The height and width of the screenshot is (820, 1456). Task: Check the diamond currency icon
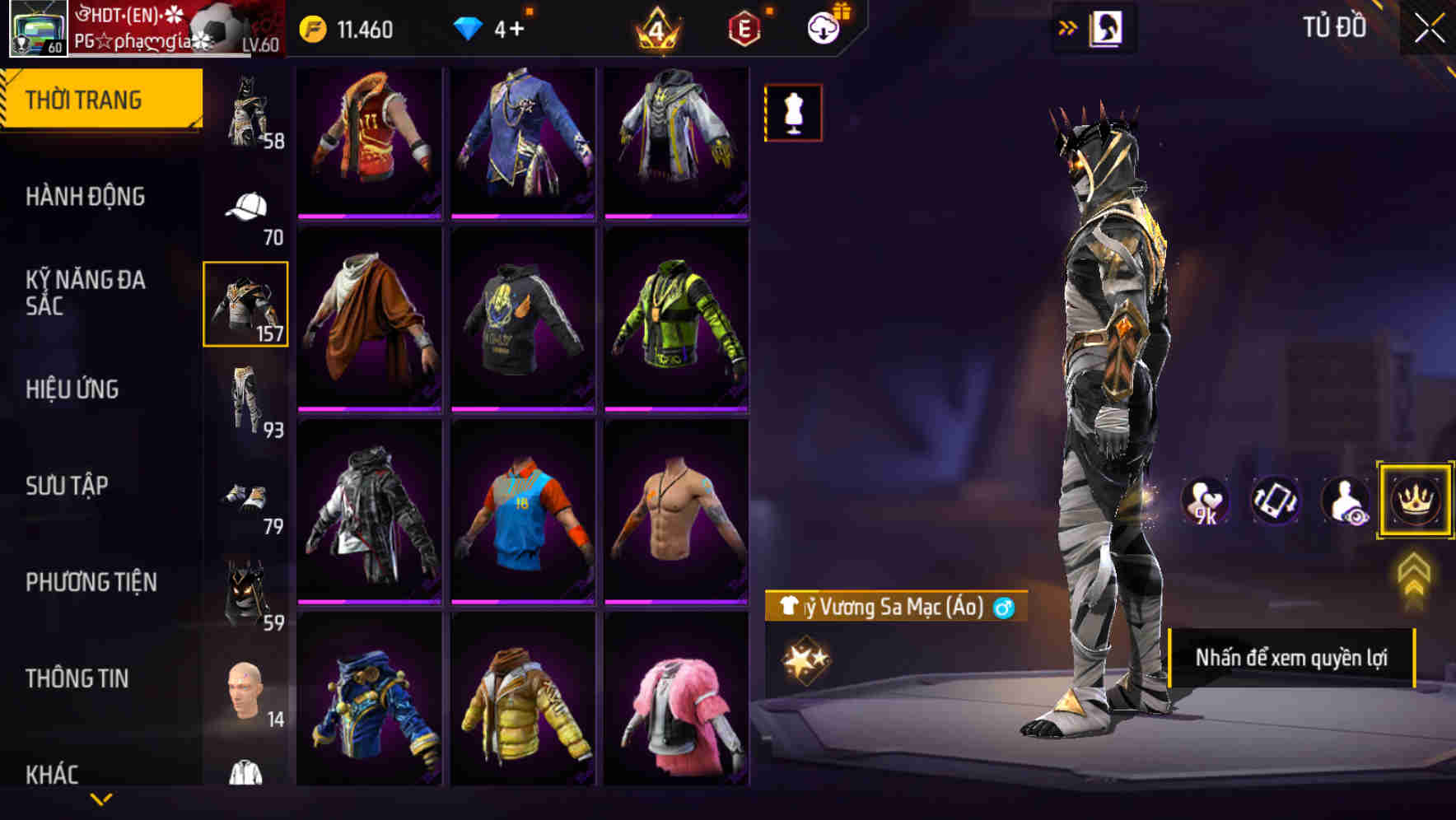coord(468,26)
